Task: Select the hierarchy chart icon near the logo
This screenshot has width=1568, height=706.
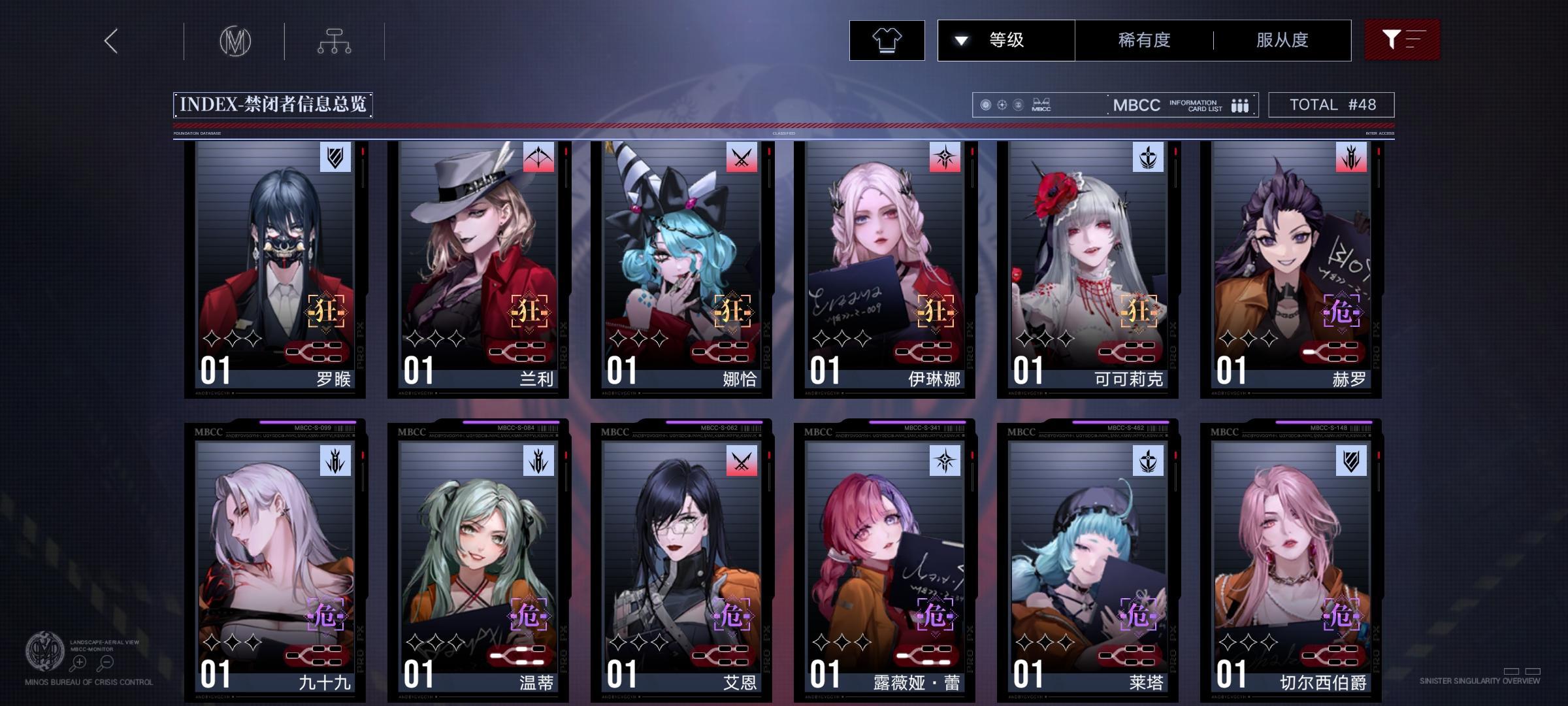Action: tap(335, 40)
